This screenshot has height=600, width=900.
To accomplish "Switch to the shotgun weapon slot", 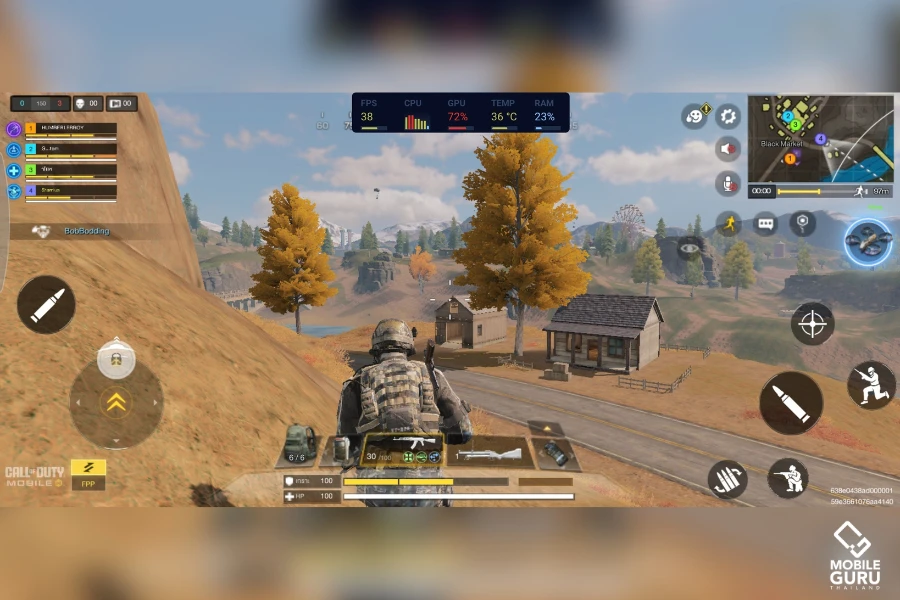I will (x=486, y=454).
